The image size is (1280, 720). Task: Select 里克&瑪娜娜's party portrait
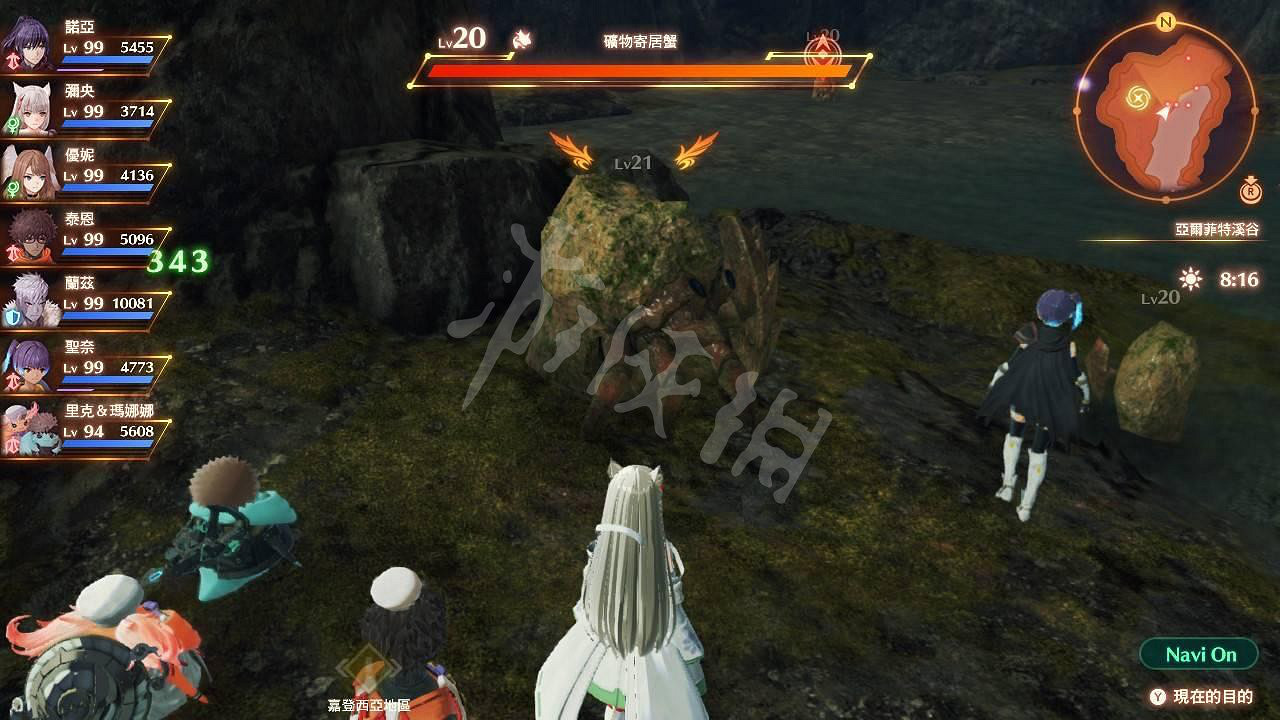pyautogui.click(x=32, y=425)
